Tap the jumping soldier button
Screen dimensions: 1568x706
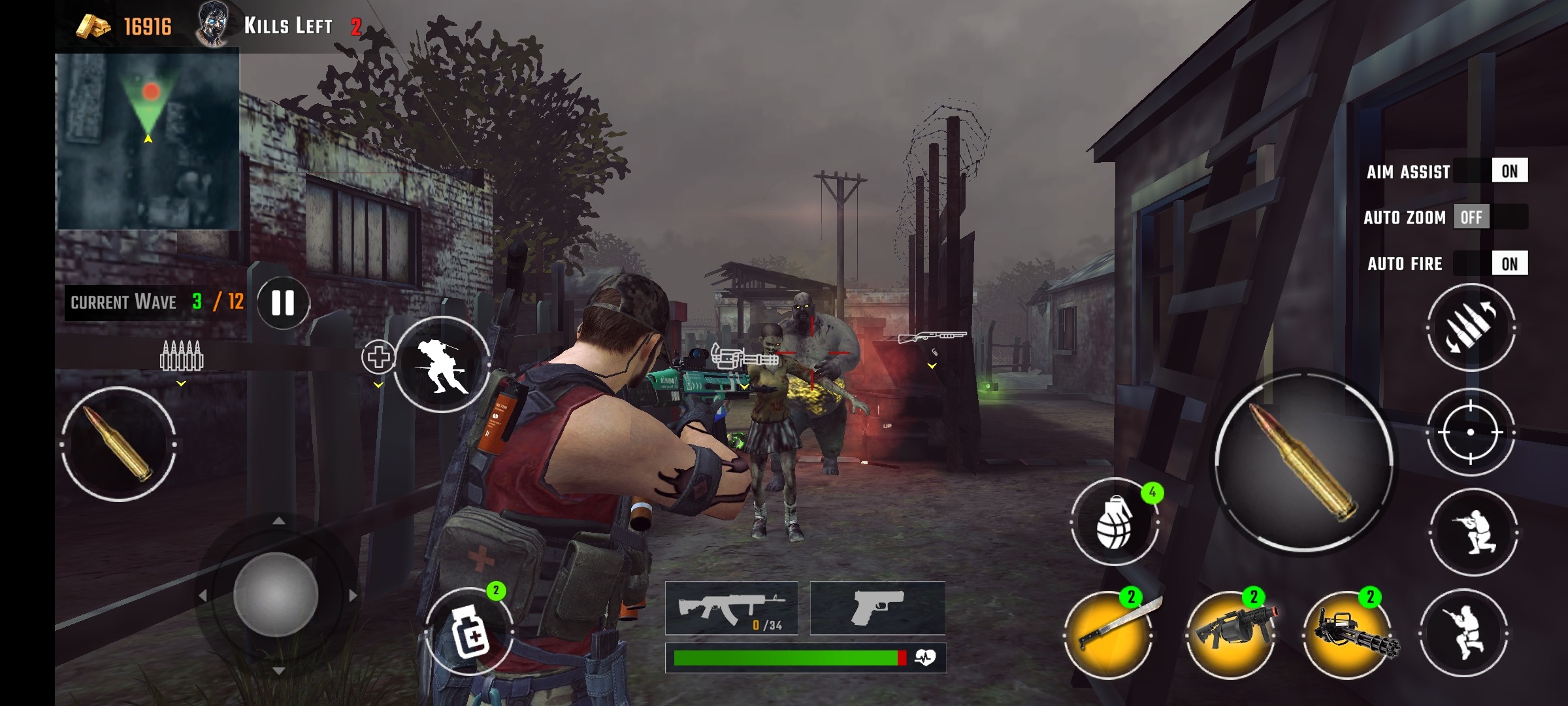pos(1463,632)
